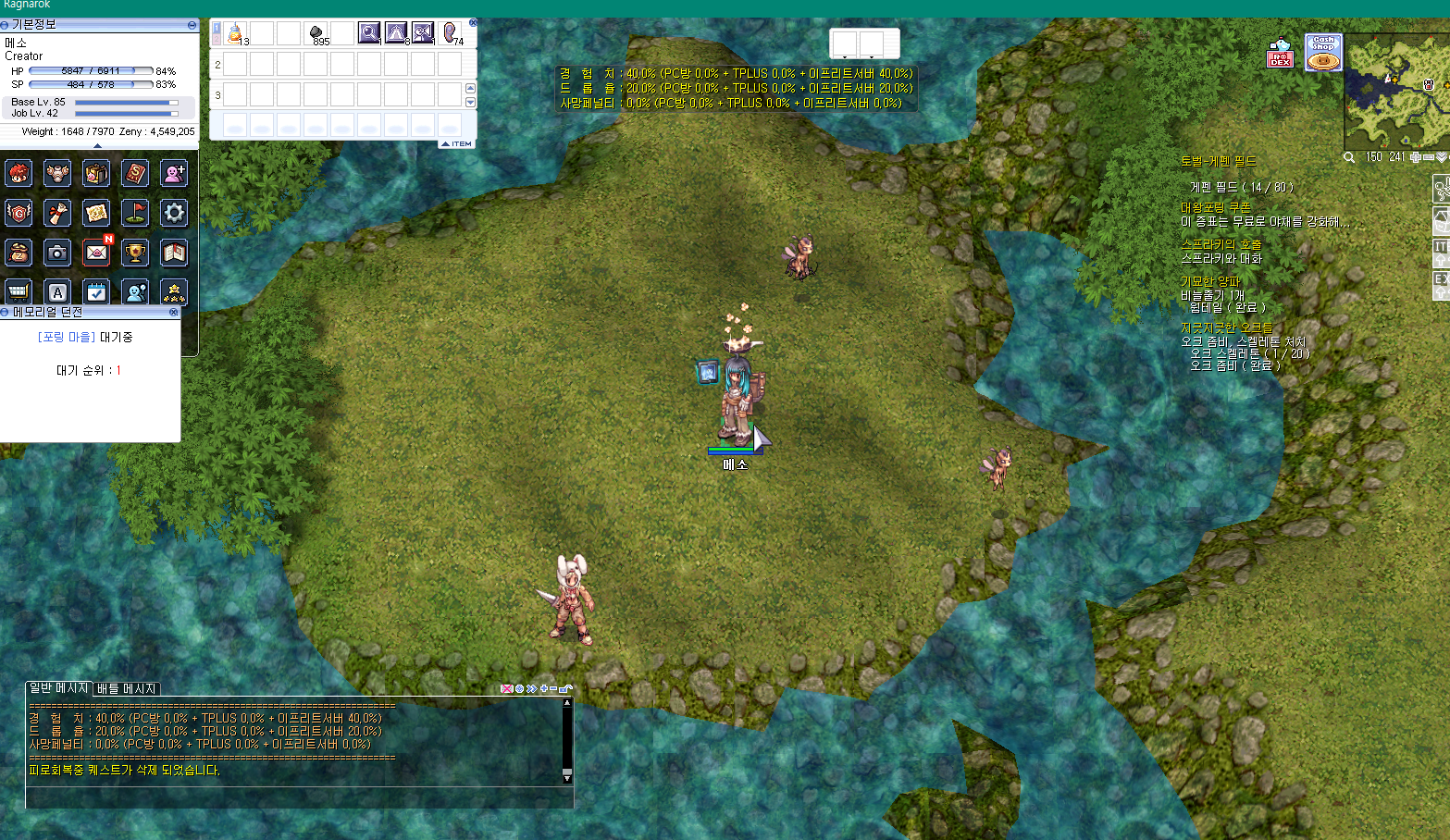Viewport: 1450px width, 840px height.
Task: Open the calendar check icon
Action: (96, 291)
